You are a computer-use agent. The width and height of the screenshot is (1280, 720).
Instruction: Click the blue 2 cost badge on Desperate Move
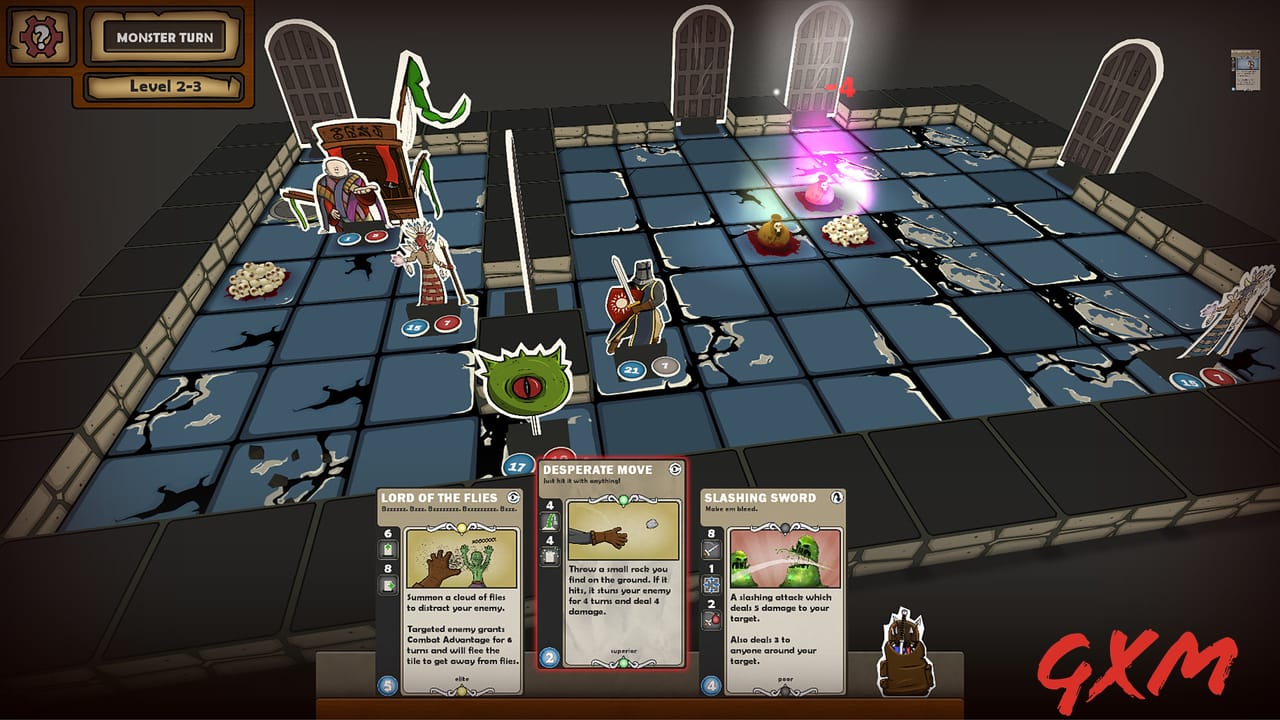pyautogui.click(x=548, y=657)
